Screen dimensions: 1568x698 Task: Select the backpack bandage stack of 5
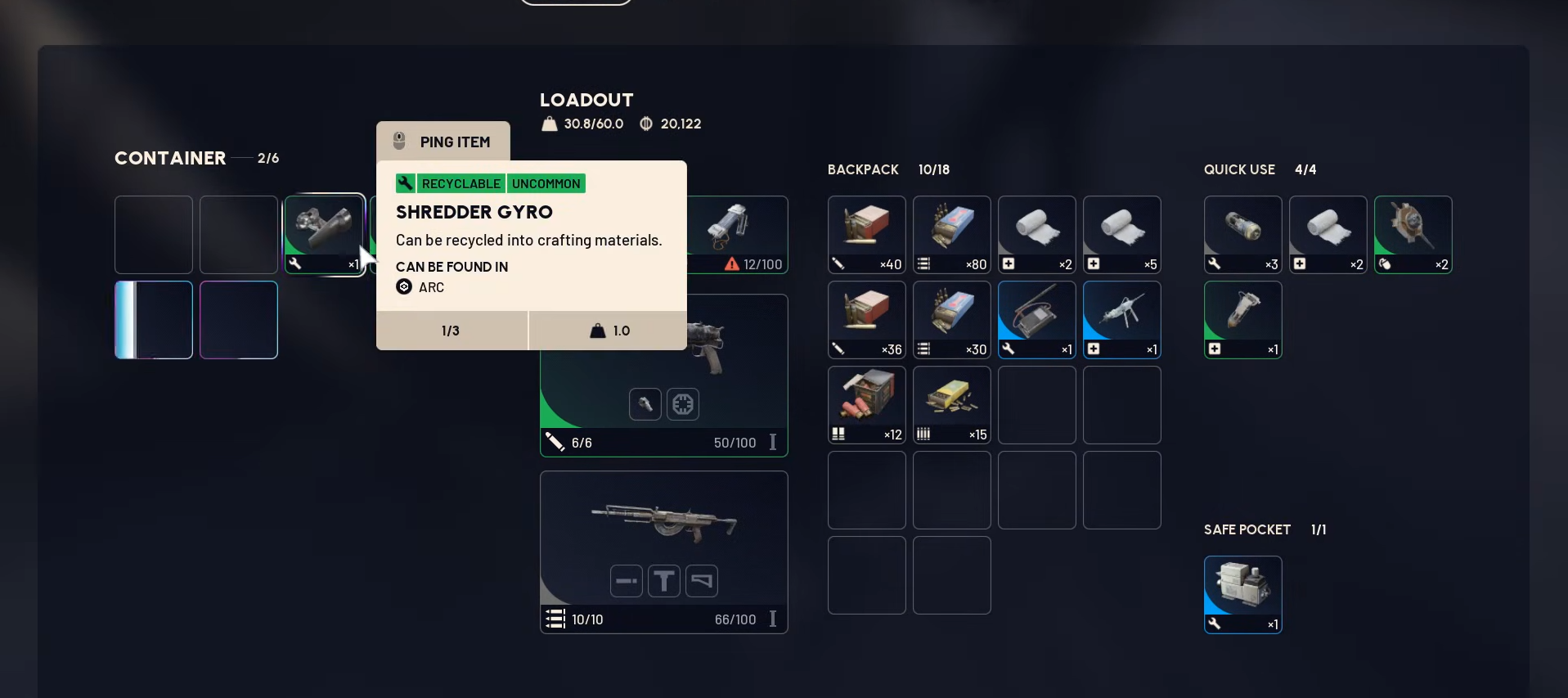(x=1121, y=234)
